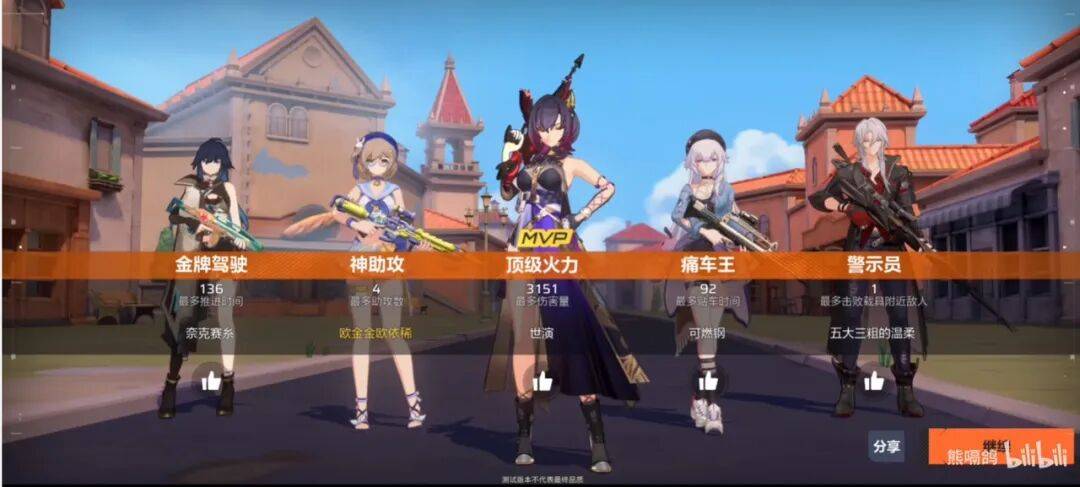Screen dimensions: 1080x487
Task: Click the 分享 share button
Action: [x=885, y=446]
